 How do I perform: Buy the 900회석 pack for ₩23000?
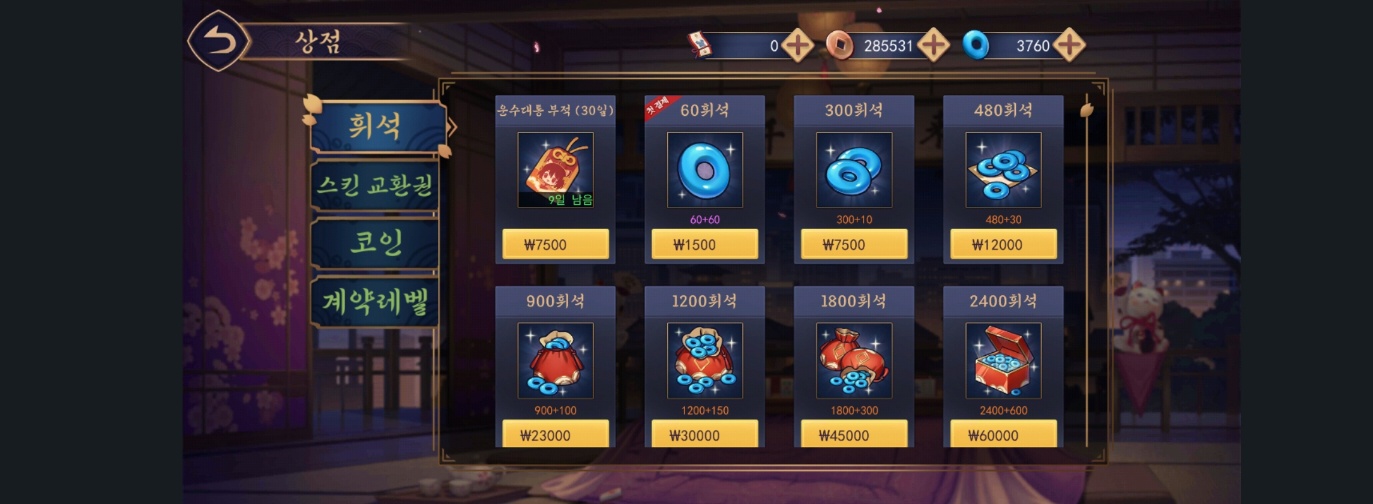tap(555, 434)
